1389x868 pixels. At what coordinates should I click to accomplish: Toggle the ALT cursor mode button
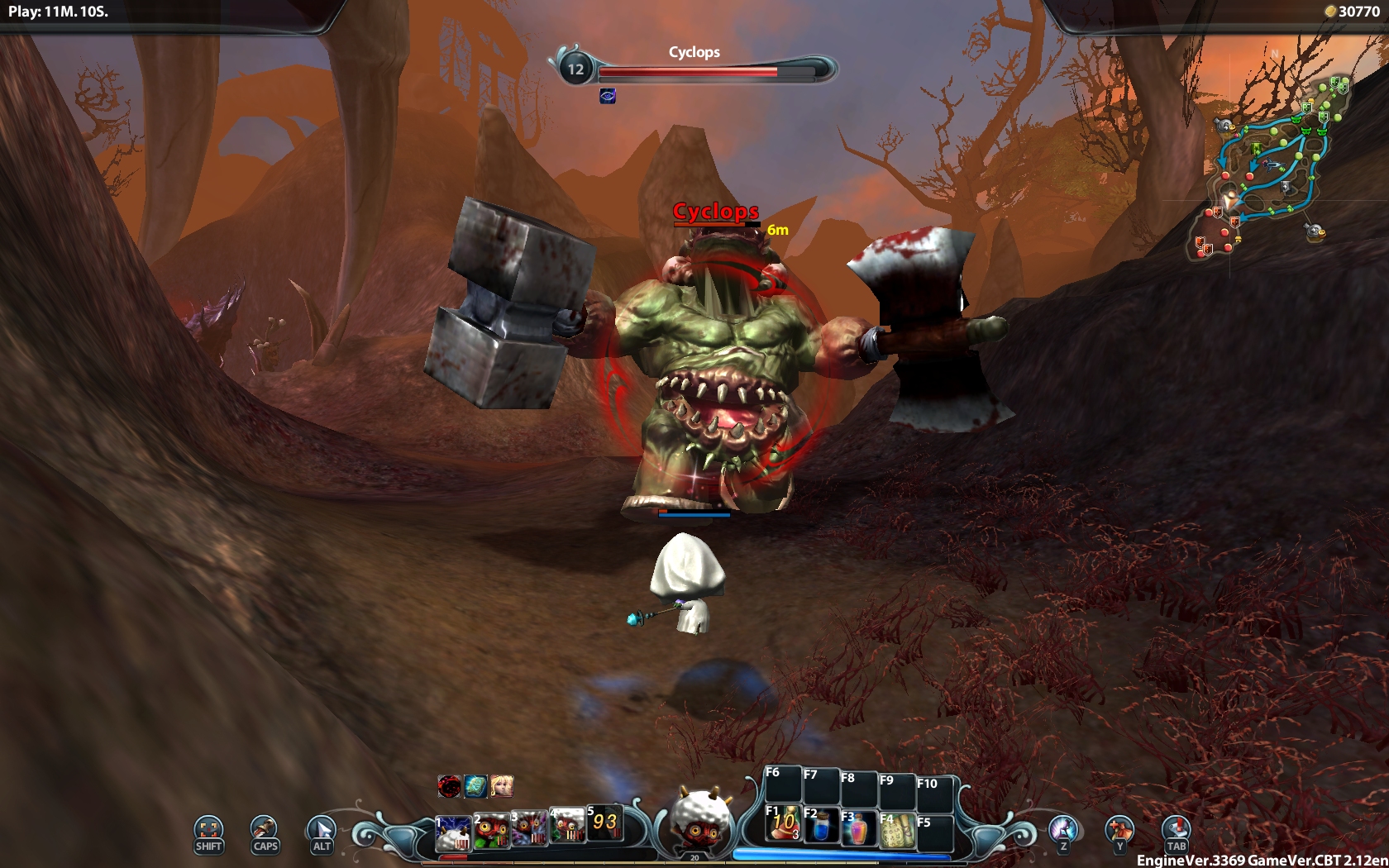(322, 832)
